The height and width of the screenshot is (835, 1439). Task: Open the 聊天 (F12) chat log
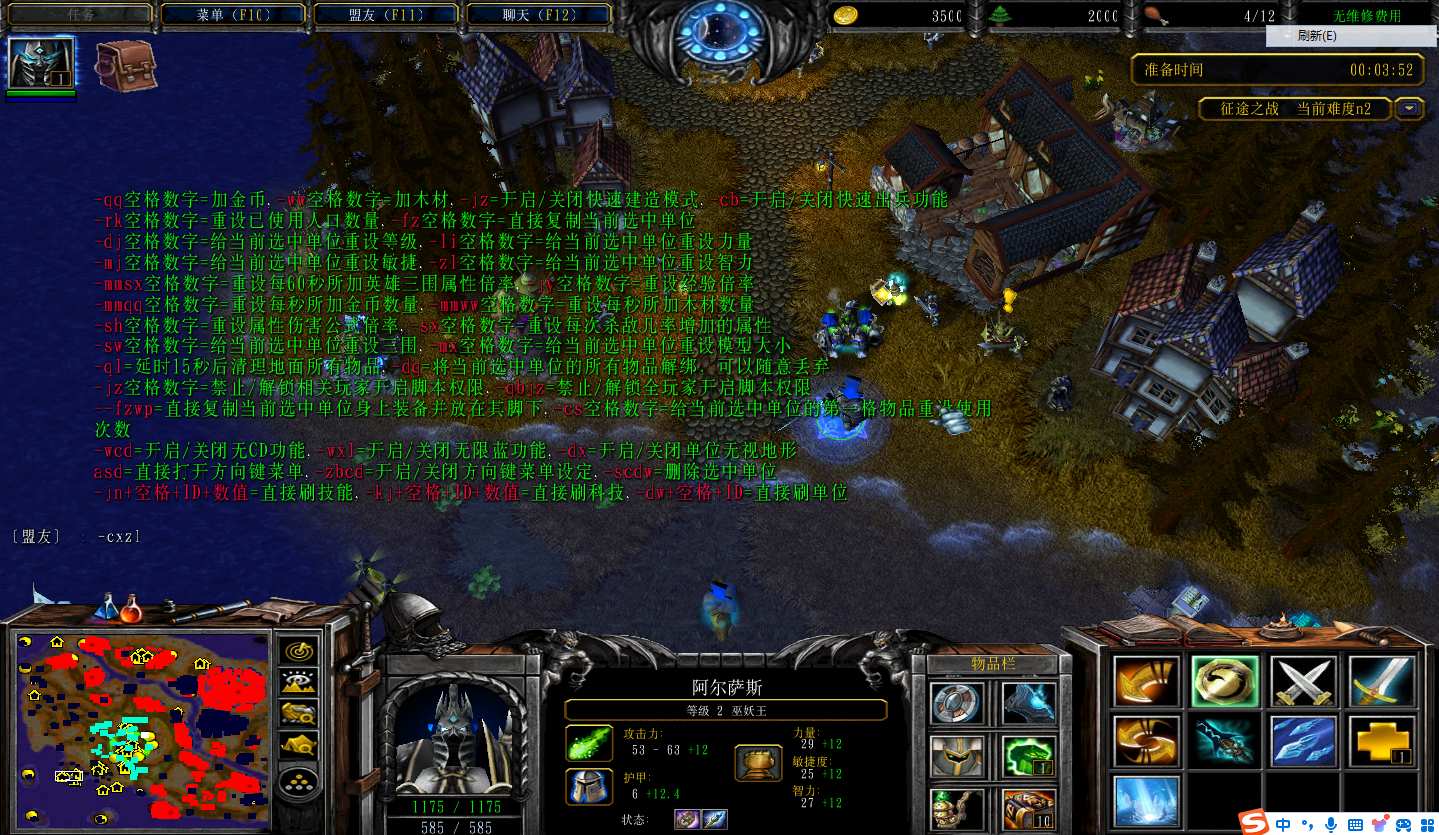tap(539, 15)
